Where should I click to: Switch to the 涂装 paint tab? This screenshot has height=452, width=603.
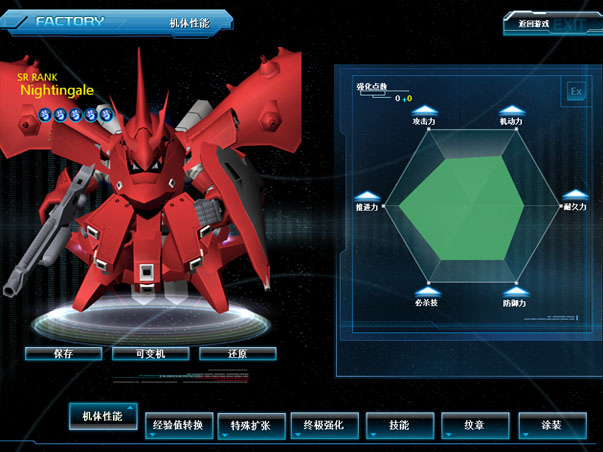[x=551, y=426]
